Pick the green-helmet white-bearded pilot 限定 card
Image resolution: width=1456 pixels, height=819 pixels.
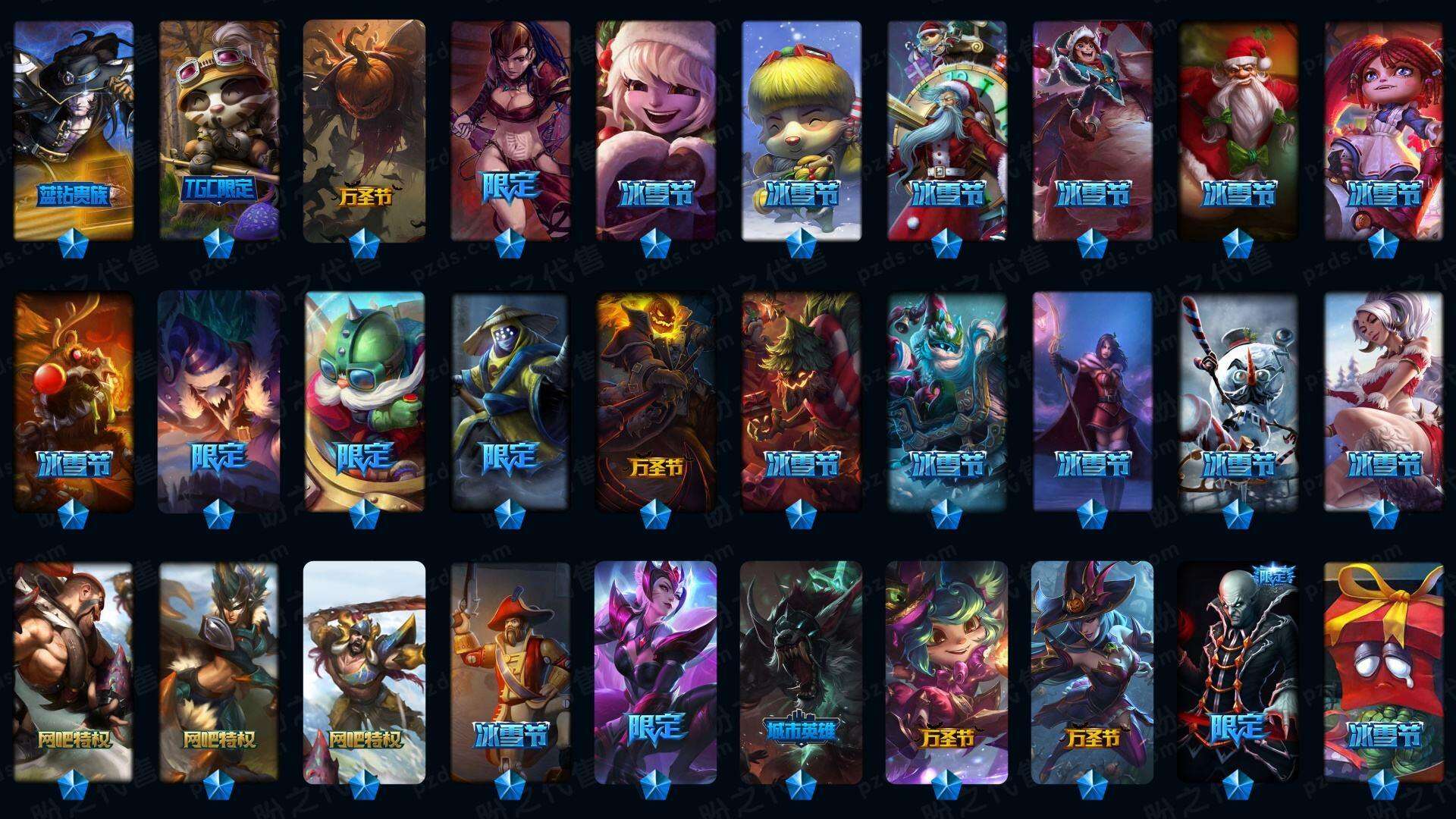coord(365,402)
